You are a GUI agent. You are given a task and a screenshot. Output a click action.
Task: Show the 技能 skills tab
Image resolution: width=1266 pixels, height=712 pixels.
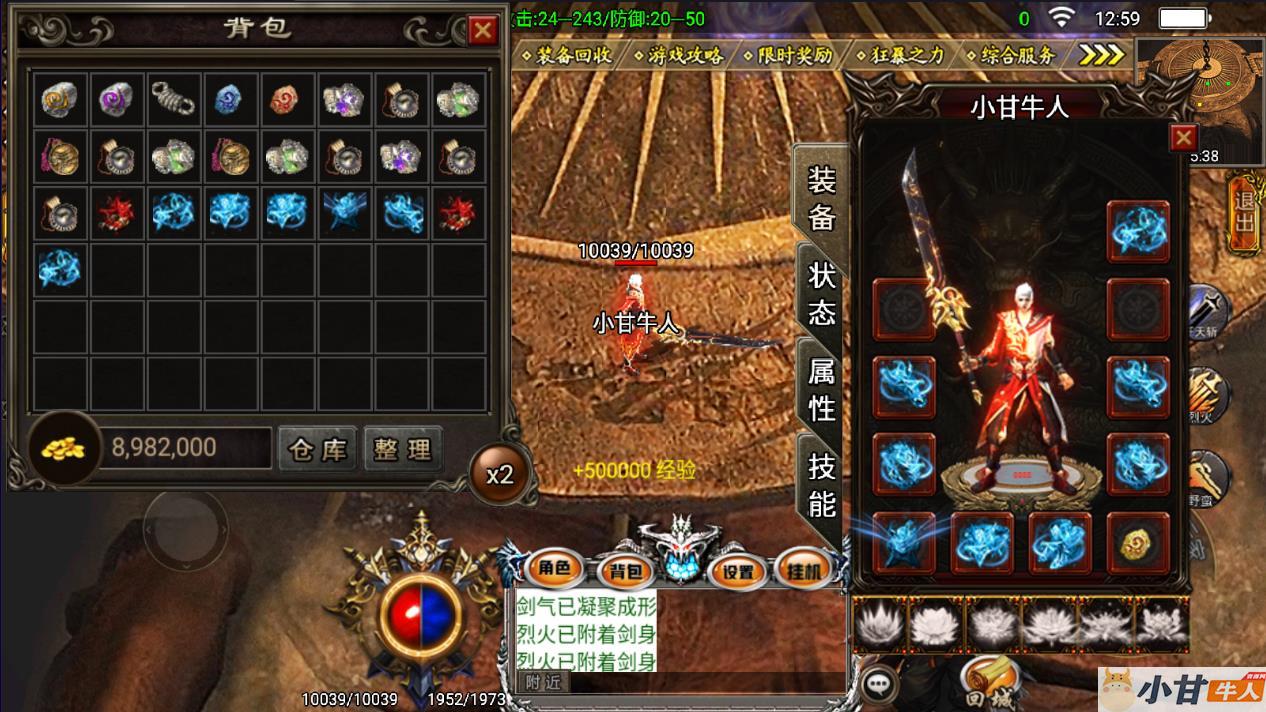pyautogui.click(x=821, y=485)
